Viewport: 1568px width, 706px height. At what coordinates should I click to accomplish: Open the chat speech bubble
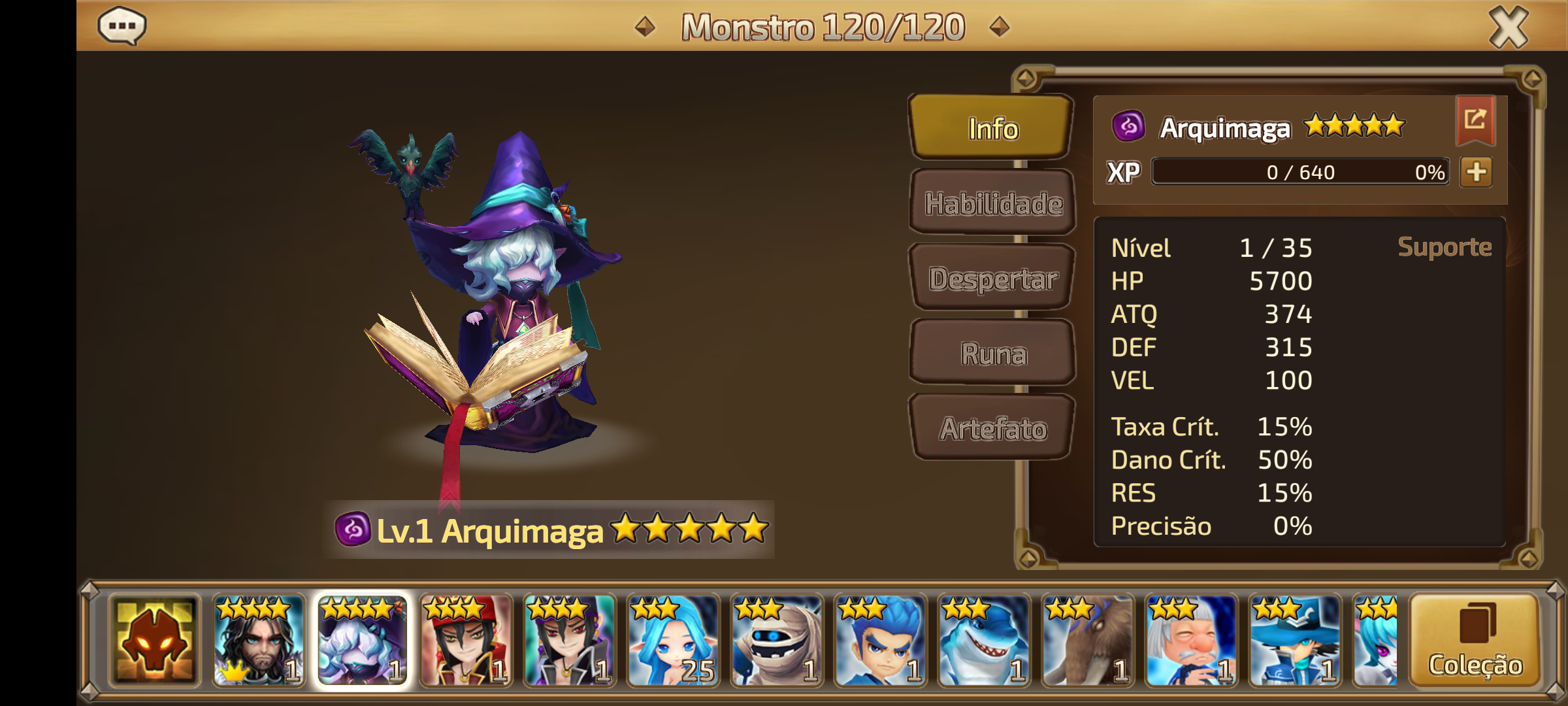122,27
